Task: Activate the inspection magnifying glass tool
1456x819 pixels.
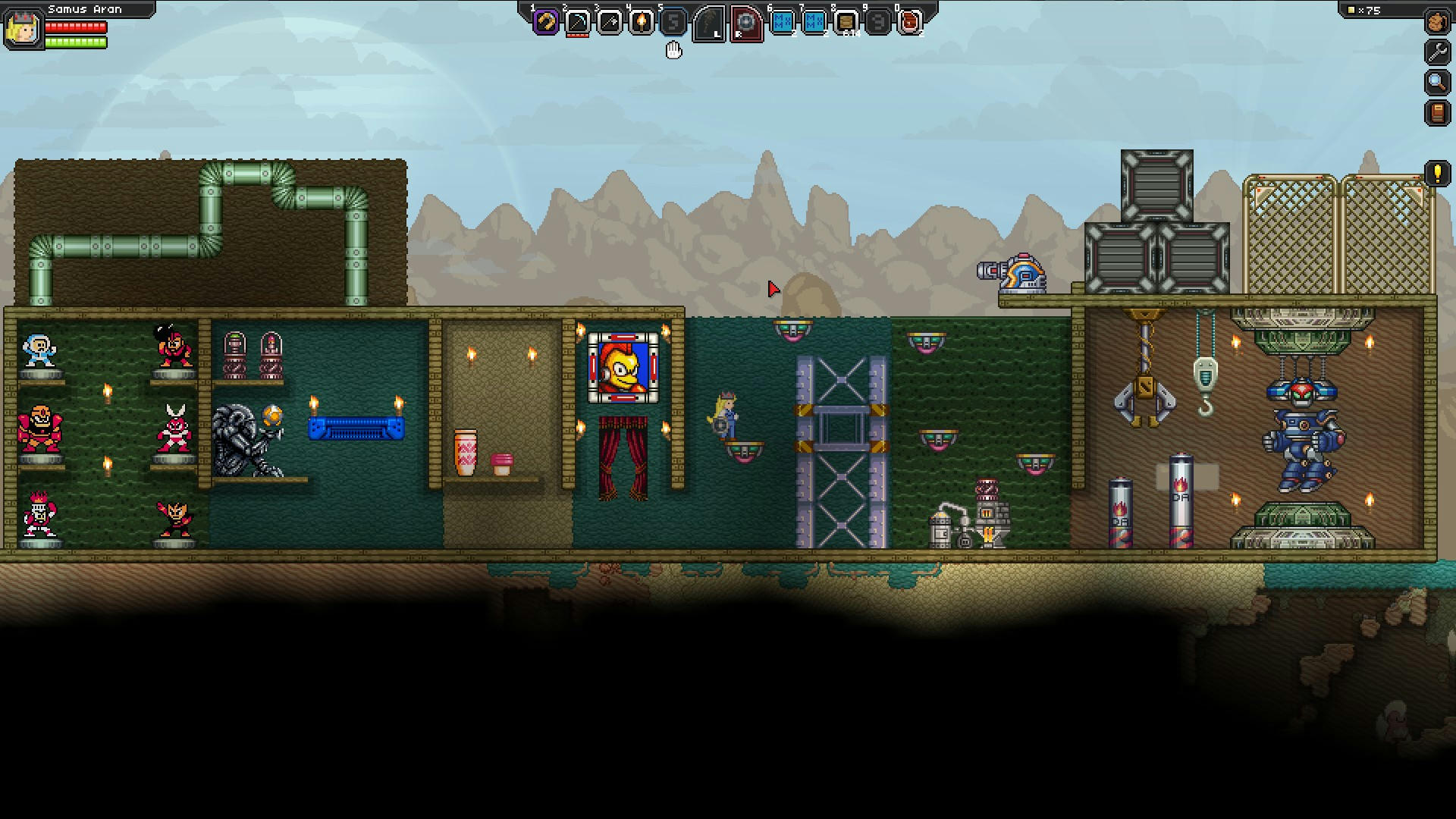Action: click(x=1438, y=82)
